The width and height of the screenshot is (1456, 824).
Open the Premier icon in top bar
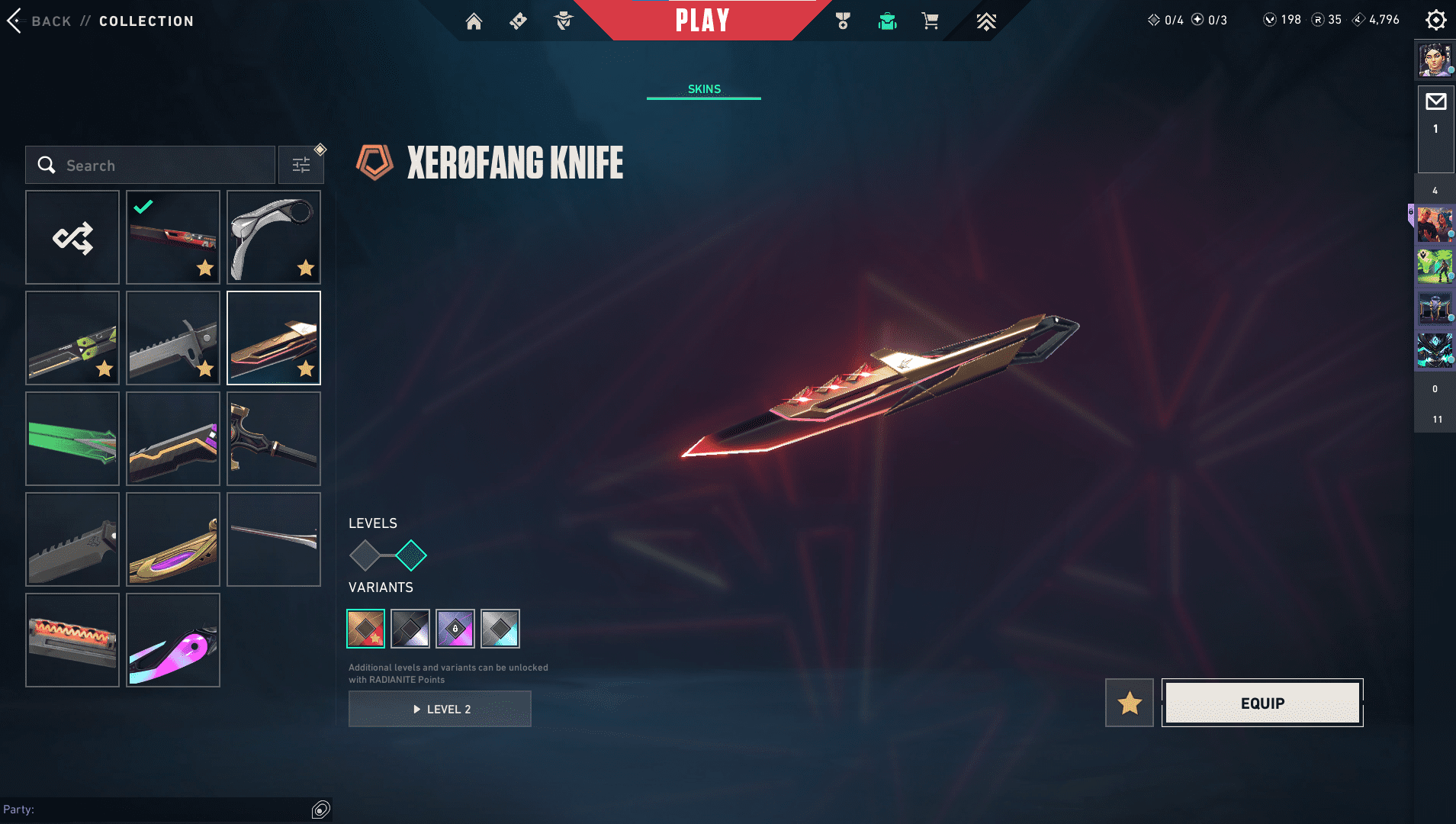coord(987,22)
